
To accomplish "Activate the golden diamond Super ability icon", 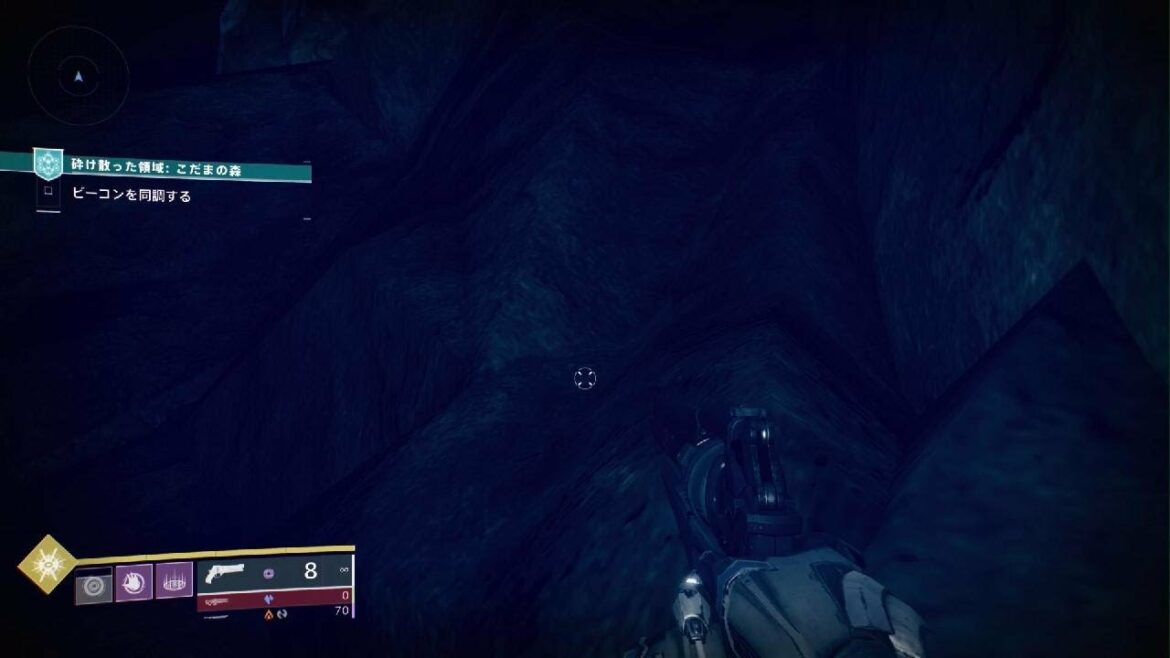I will pos(46,565).
